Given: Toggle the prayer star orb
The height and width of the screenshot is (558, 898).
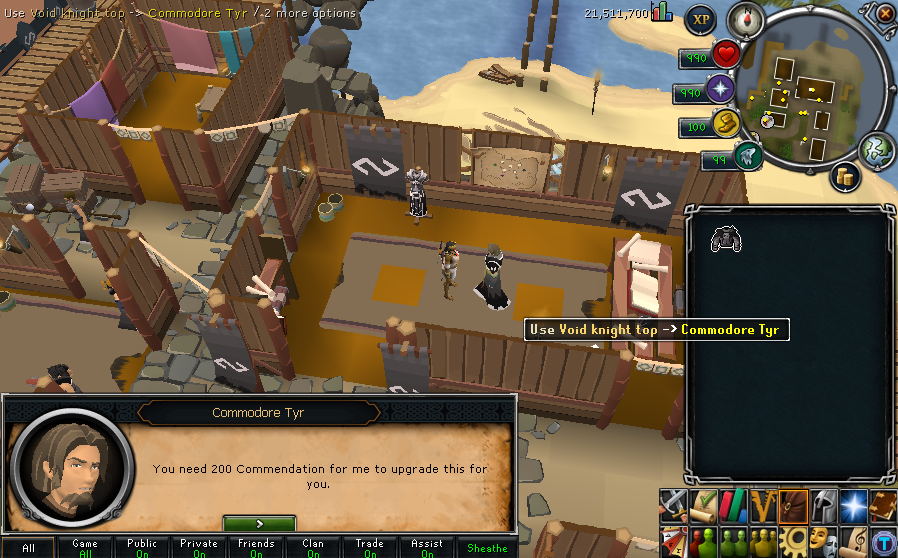Looking at the screenshot, I should click(x=720, y=92).
